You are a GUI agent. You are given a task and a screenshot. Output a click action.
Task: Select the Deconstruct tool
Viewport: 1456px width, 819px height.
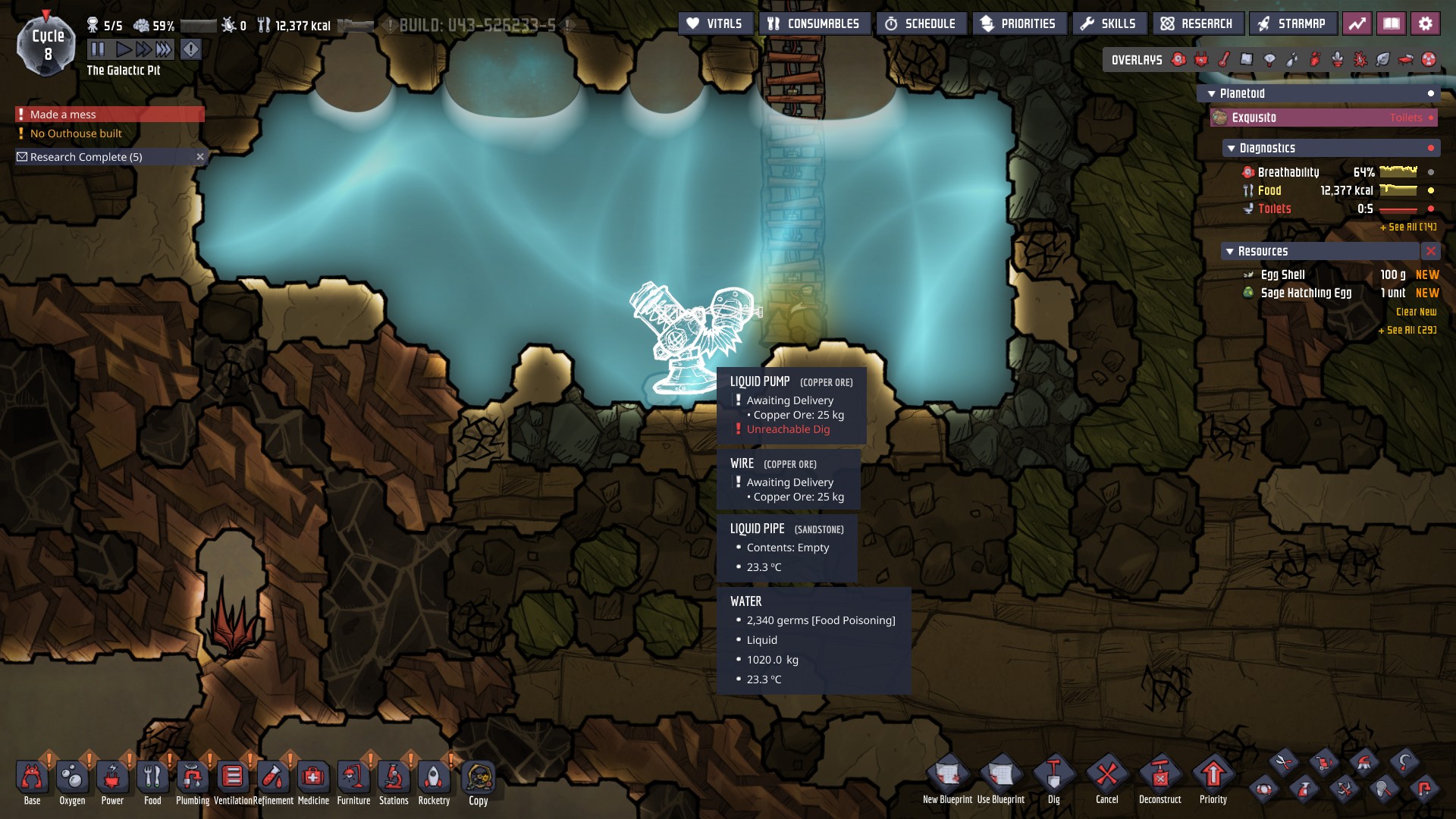[x=1159, y=777]
